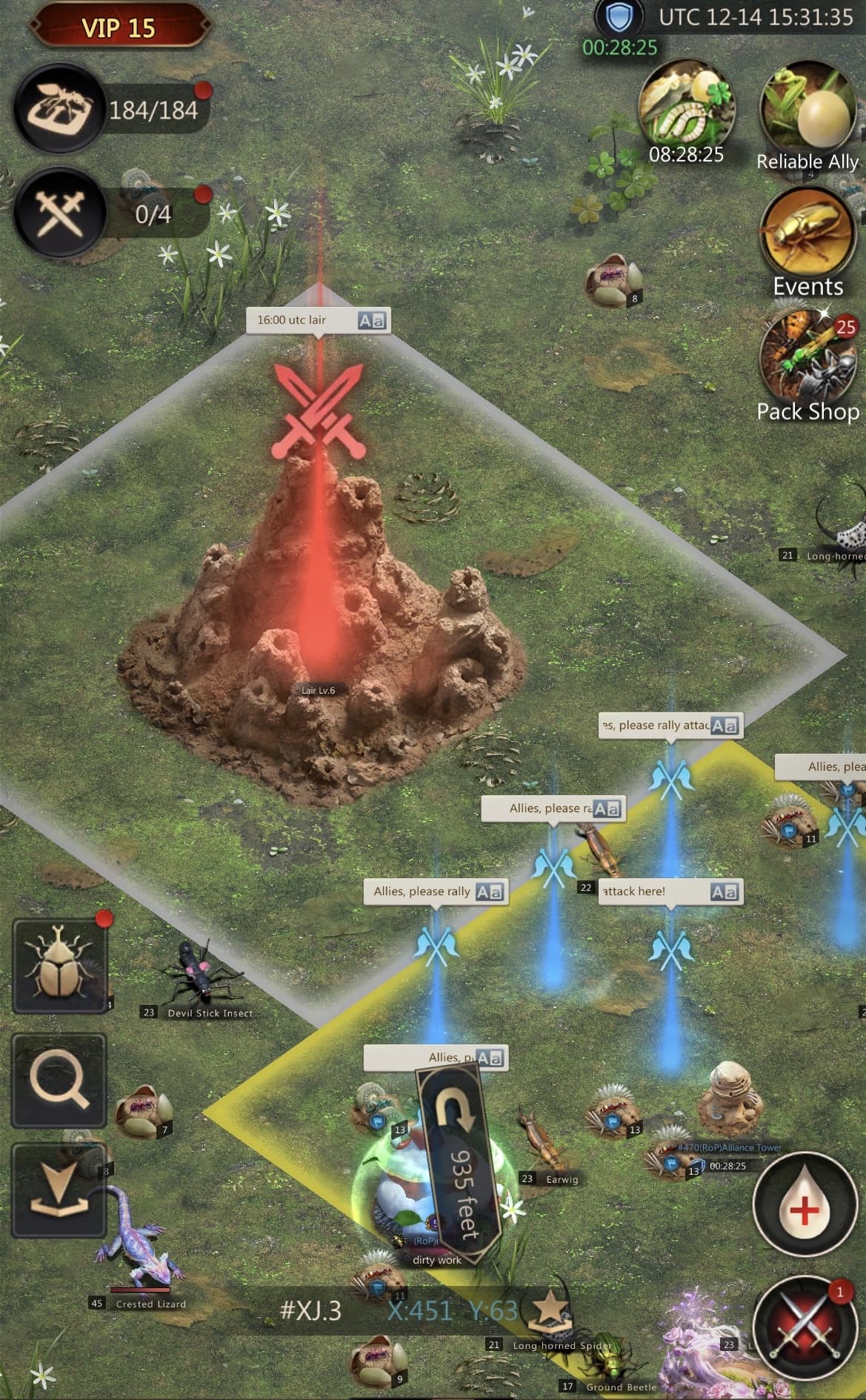Screen dimensions: 866x1400
Task: Open the magnifying glass search
Action: (59, 1081)
